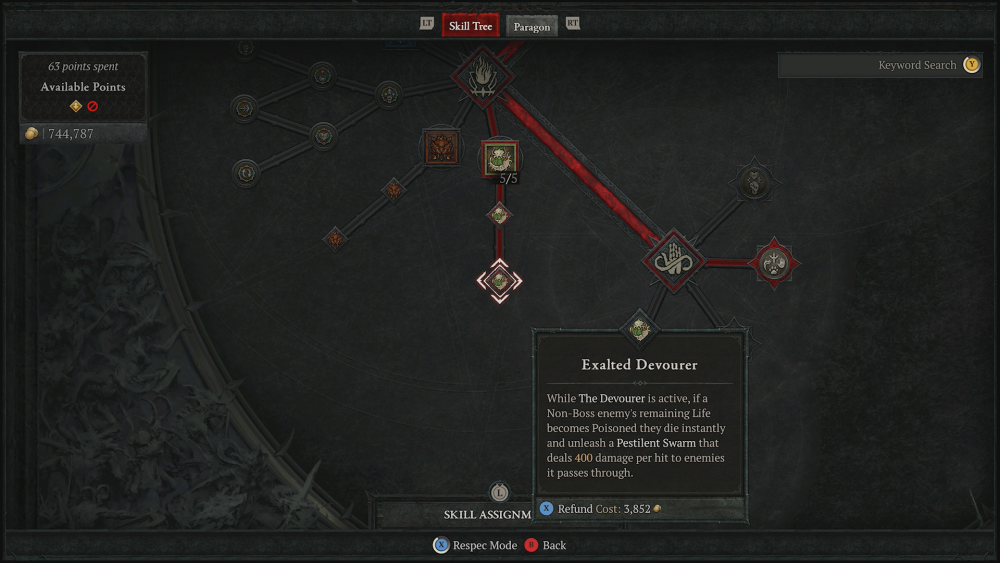
Task: Open the flame cluster hub node
Action: (x=484, y=76)
